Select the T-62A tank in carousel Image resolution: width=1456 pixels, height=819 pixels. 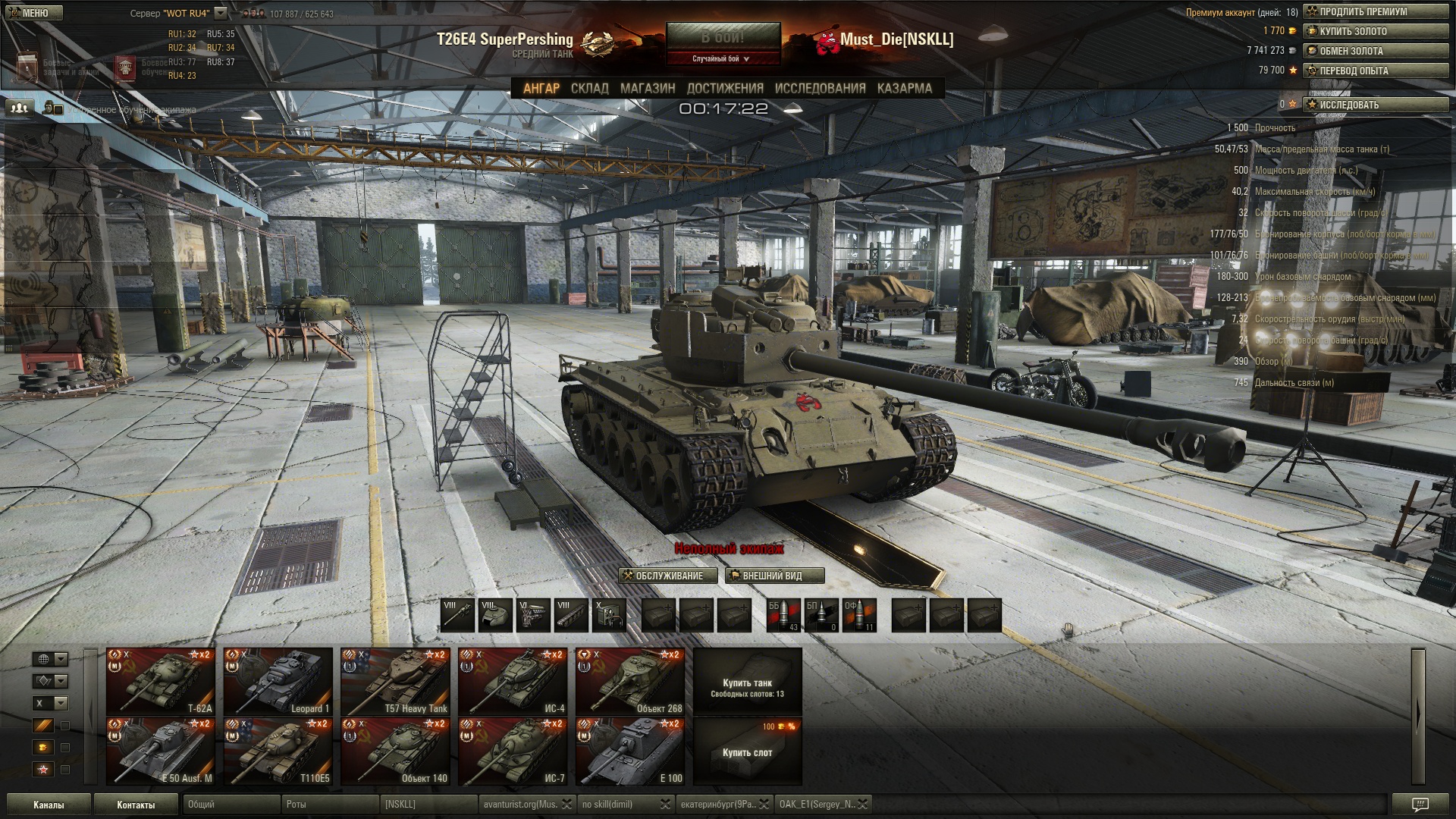(161, 681)
